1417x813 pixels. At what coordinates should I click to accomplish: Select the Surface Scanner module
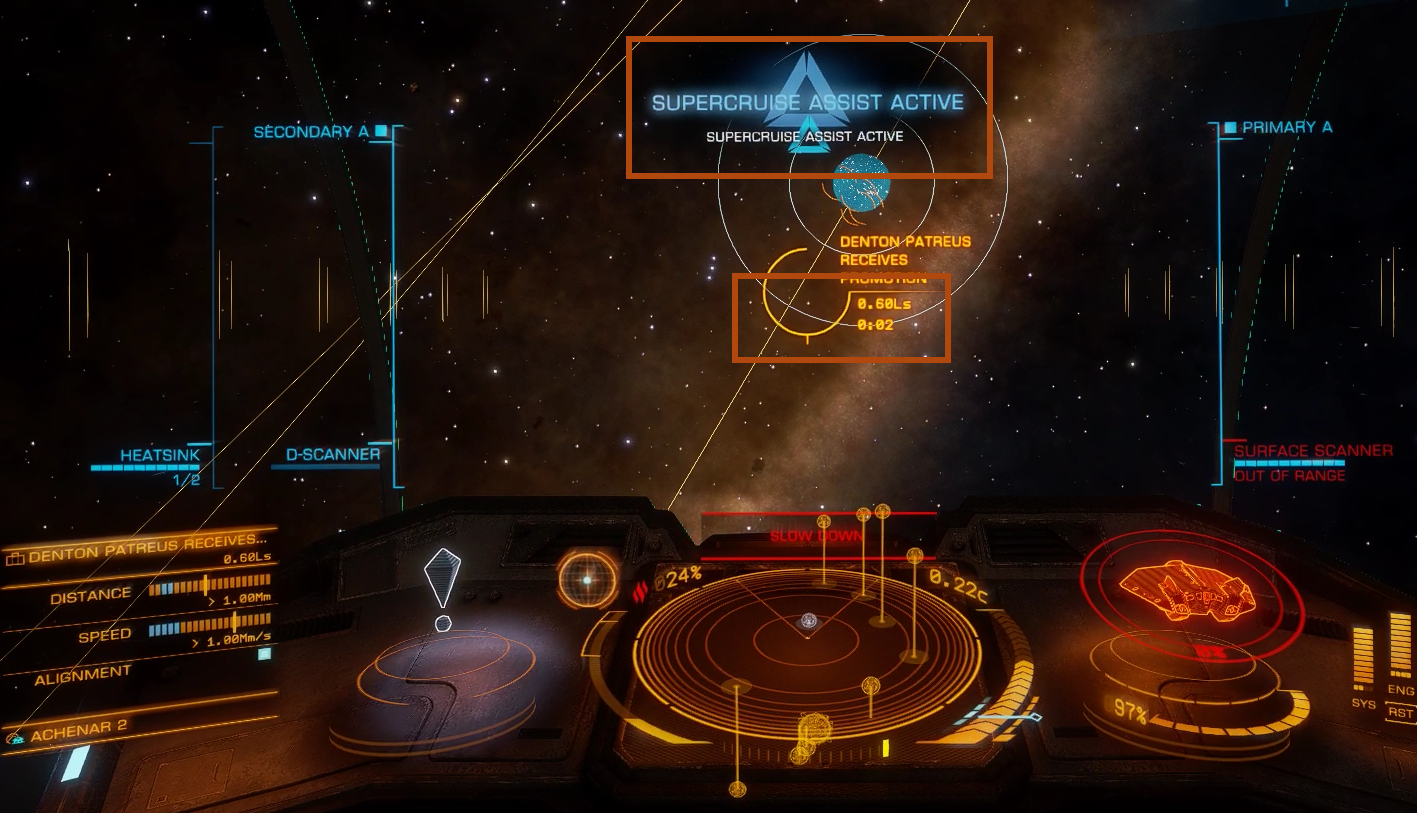click(1312, 451)
